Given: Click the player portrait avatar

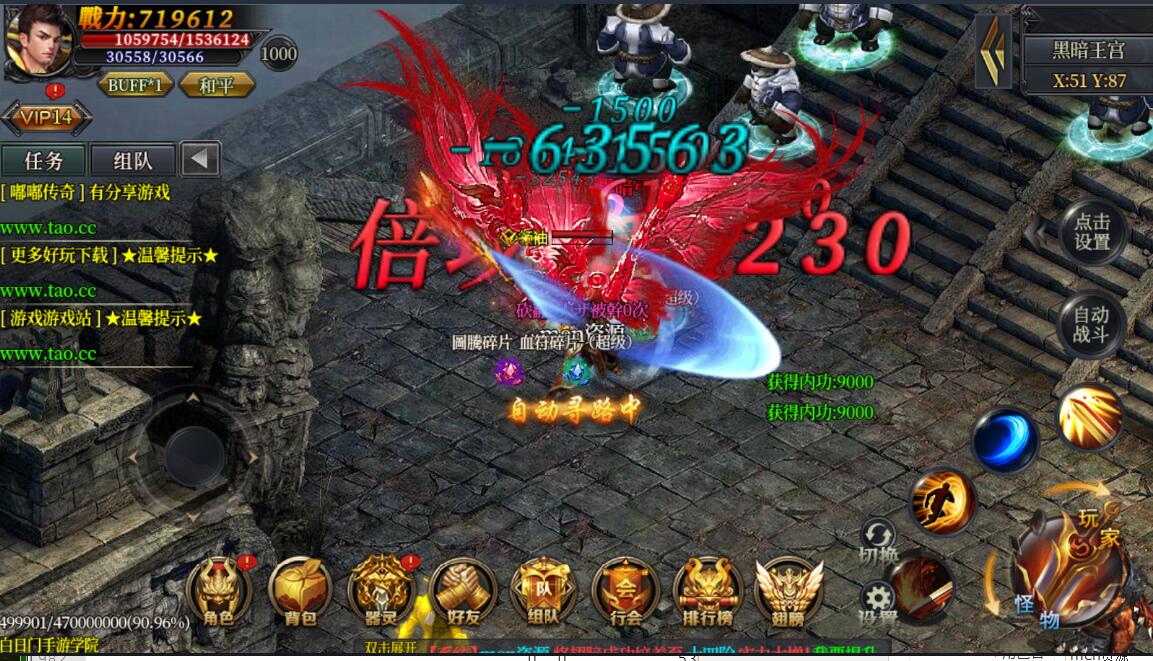Looking at the screenshot, I should point(38,40).
